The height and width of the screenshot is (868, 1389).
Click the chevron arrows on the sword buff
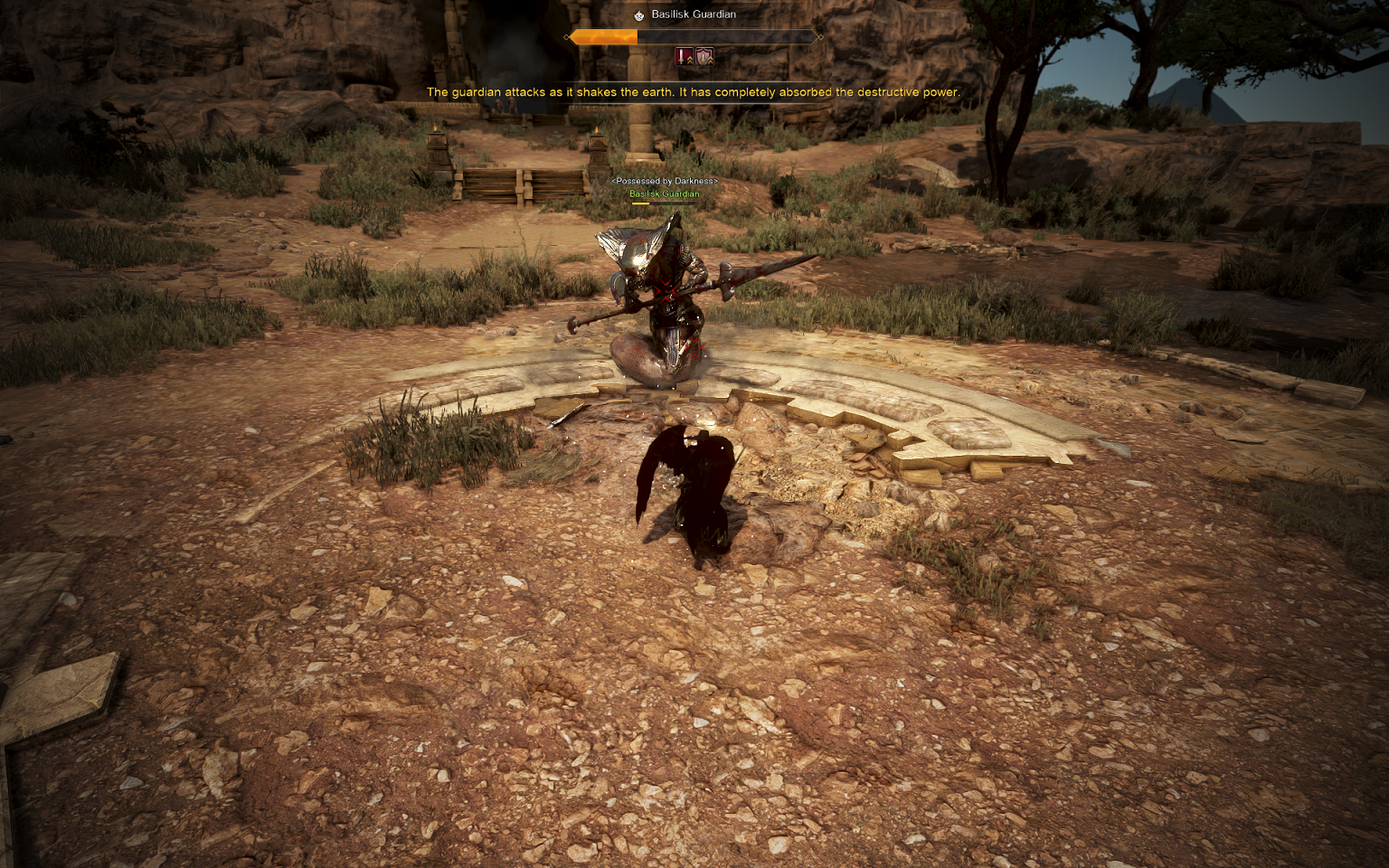690,60
